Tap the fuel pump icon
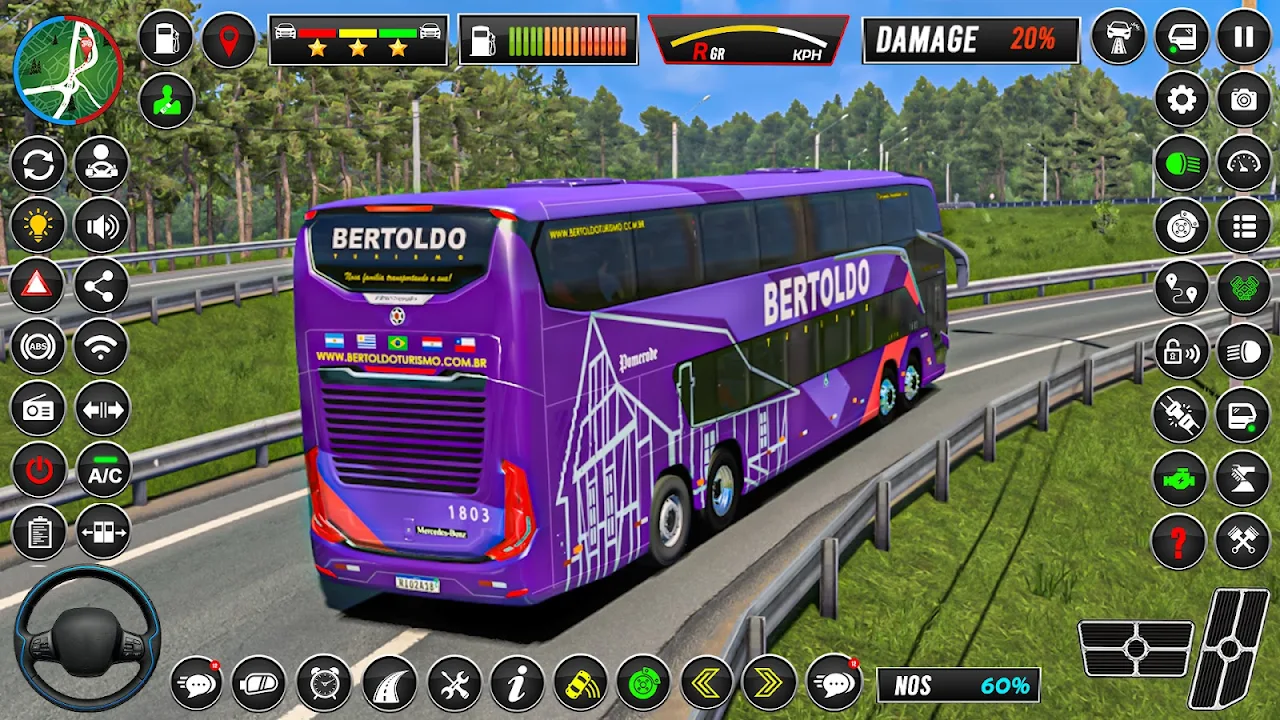The image size is (1280, 720). (166, 38)
